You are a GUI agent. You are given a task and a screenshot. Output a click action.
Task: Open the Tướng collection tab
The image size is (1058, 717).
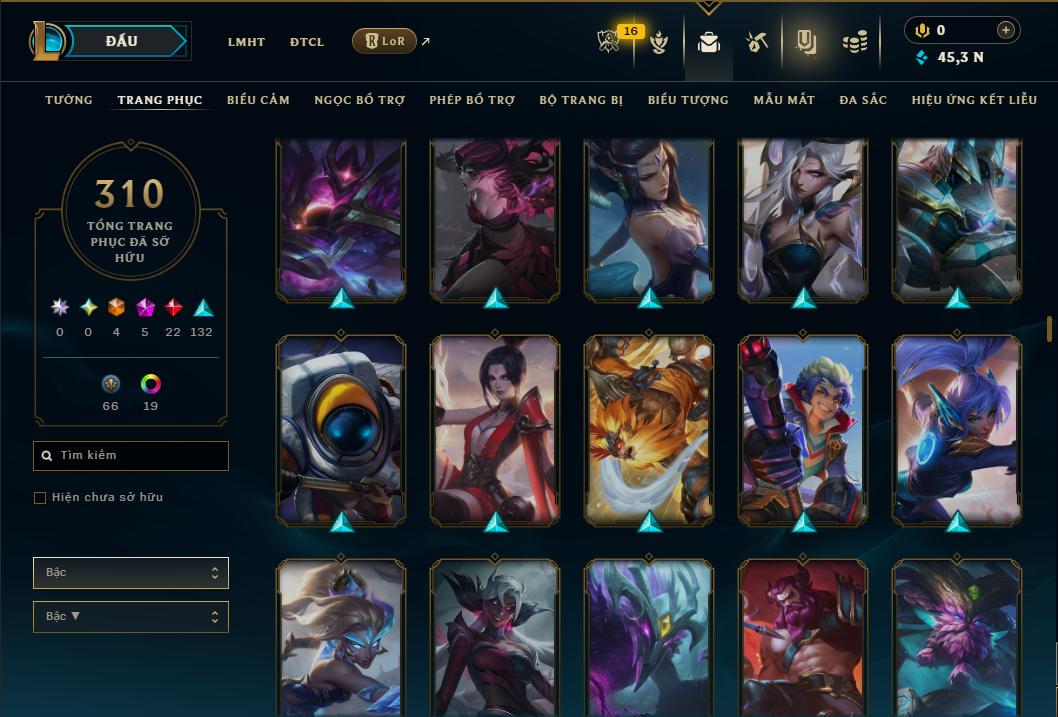coord(69,100)
